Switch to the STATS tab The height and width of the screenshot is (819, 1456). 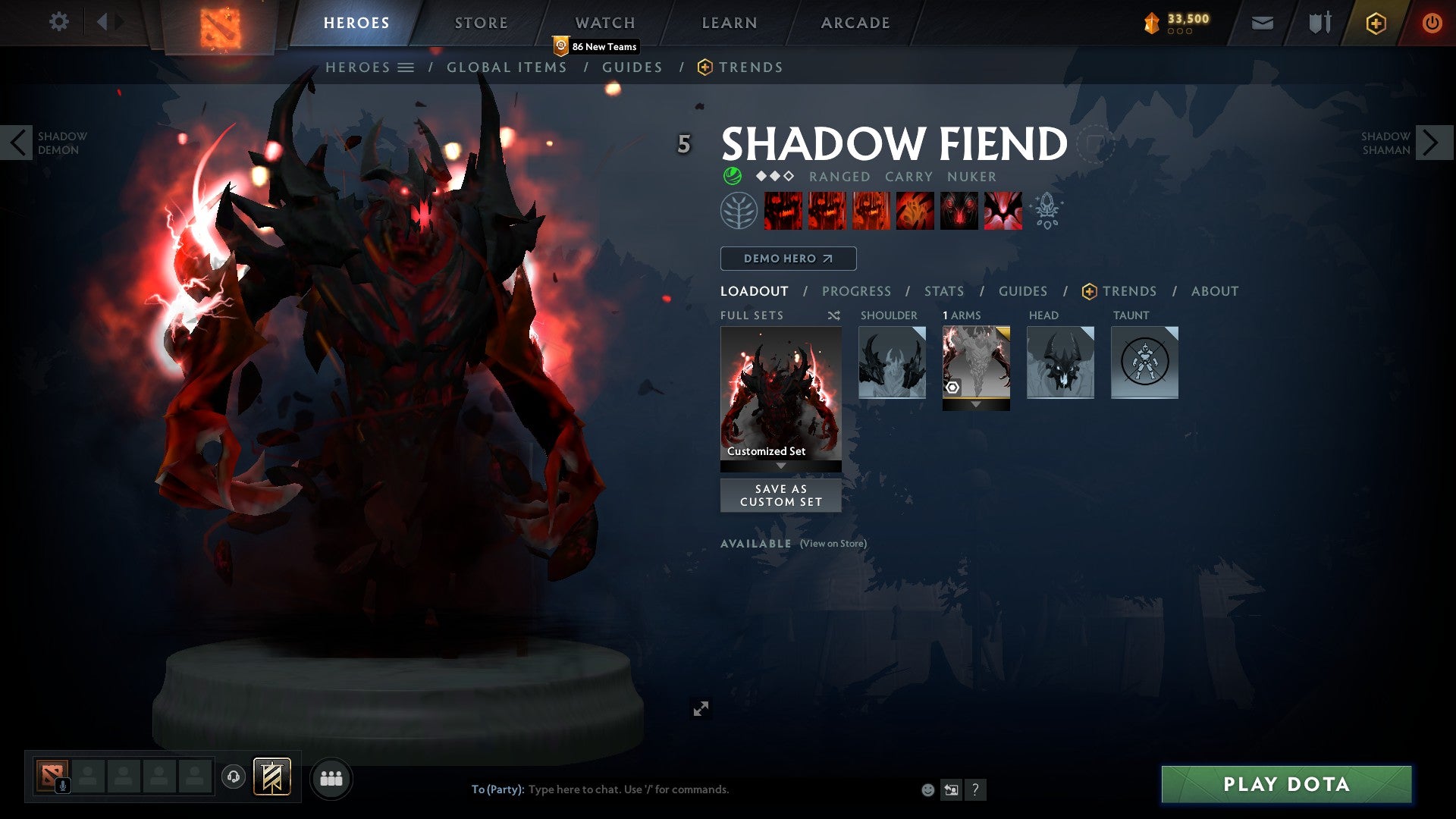pos(943,290)
